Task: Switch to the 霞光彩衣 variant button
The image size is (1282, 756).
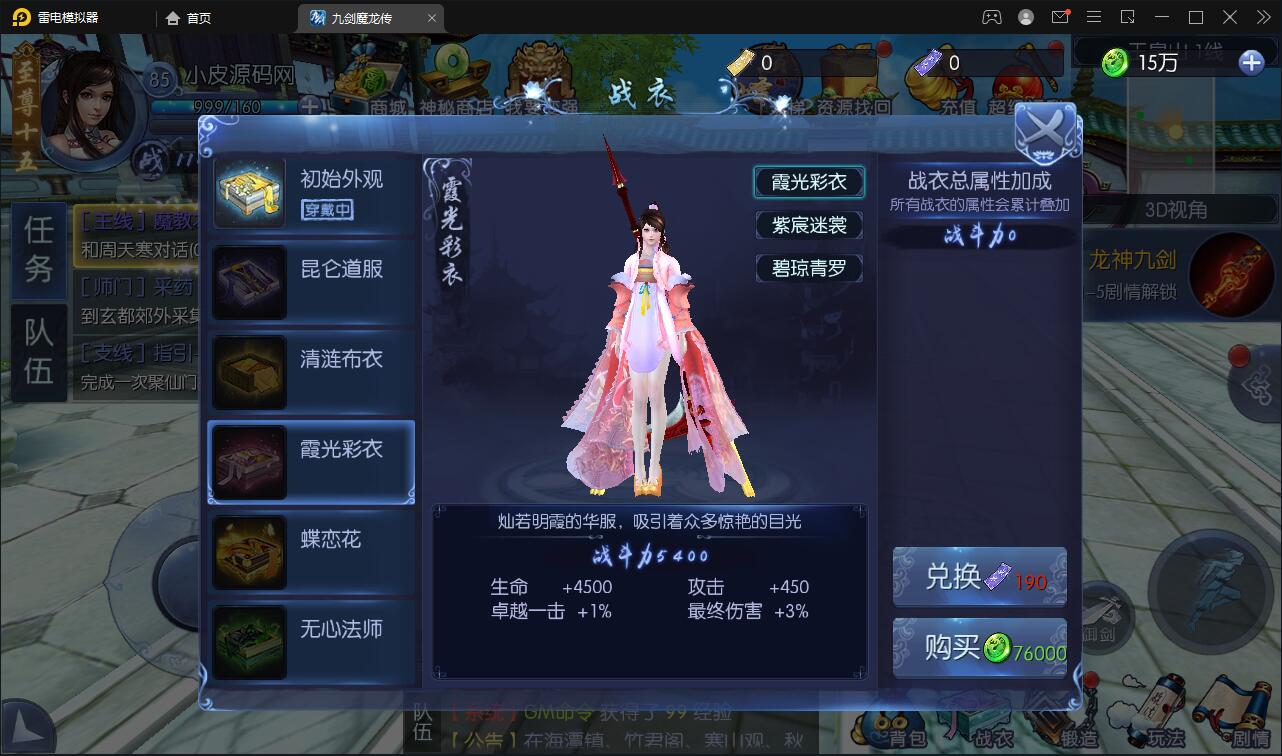Action: click(x=809, y=182)
